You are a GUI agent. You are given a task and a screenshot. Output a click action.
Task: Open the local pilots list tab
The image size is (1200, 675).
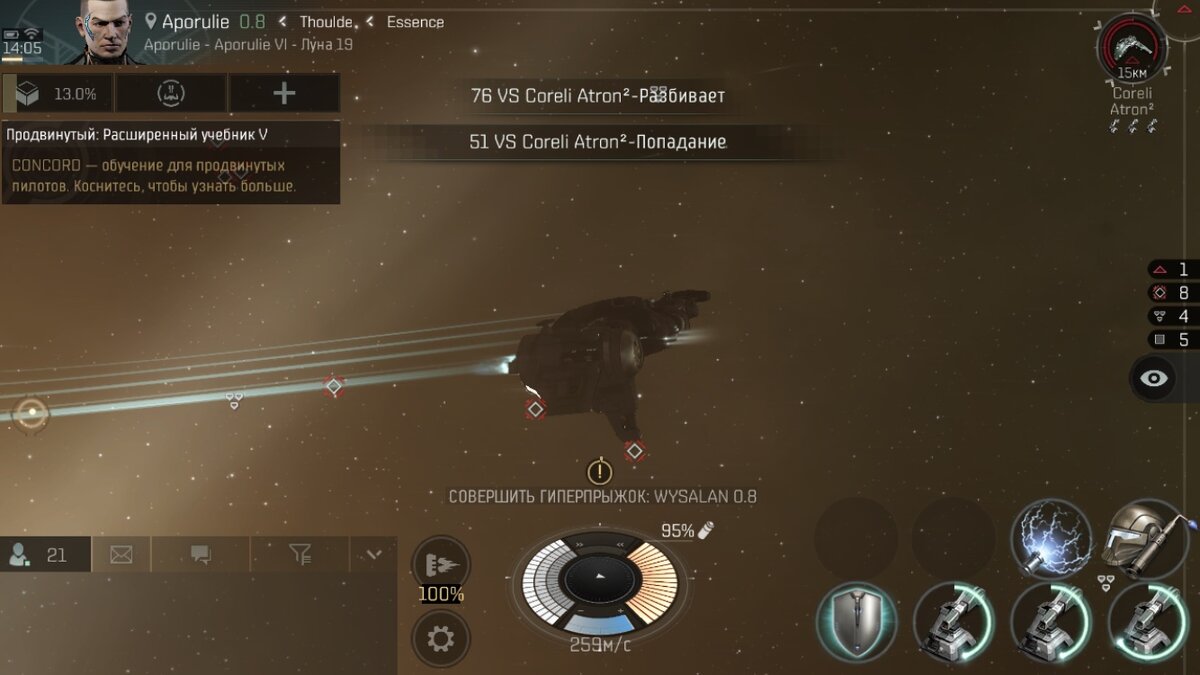45,554
